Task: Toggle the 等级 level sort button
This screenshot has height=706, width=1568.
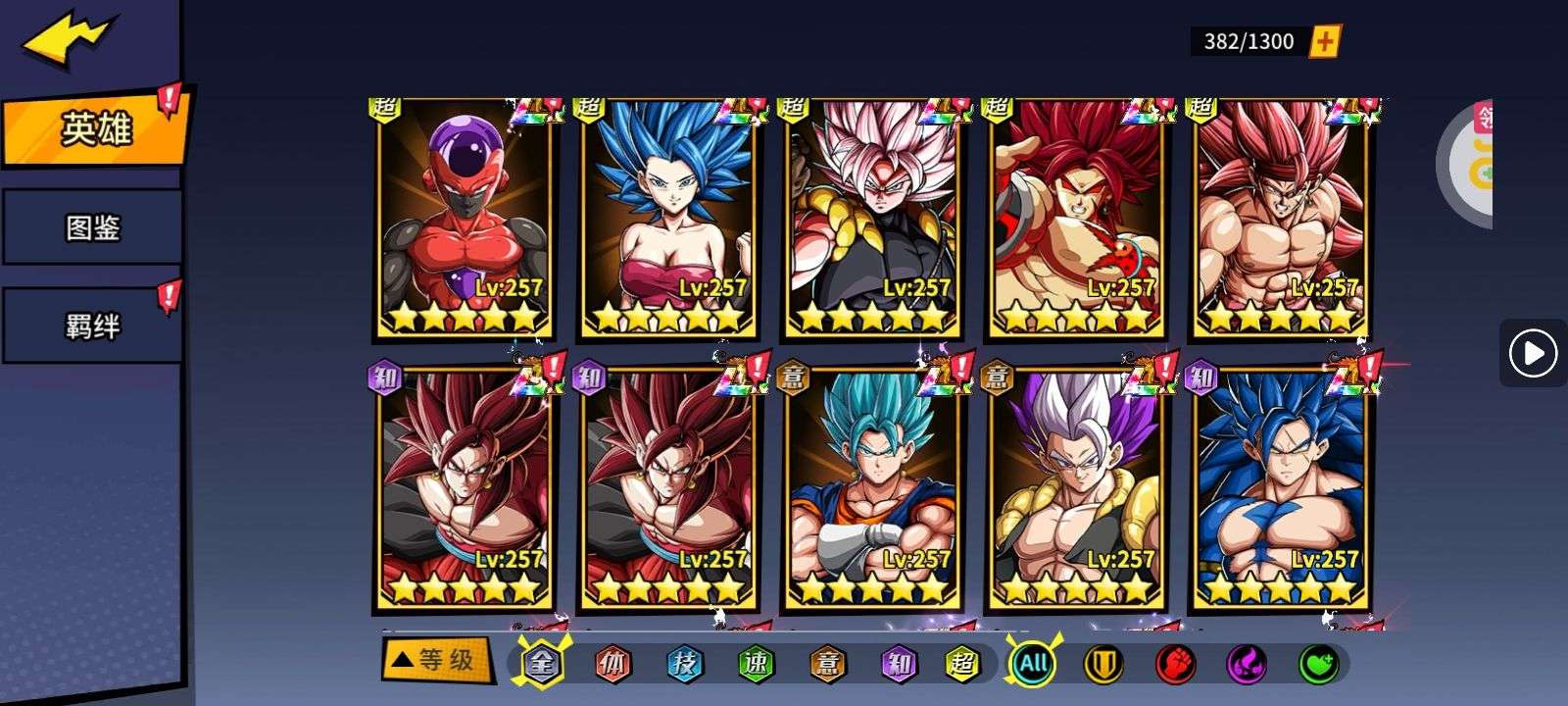Action: click(434, 660)
